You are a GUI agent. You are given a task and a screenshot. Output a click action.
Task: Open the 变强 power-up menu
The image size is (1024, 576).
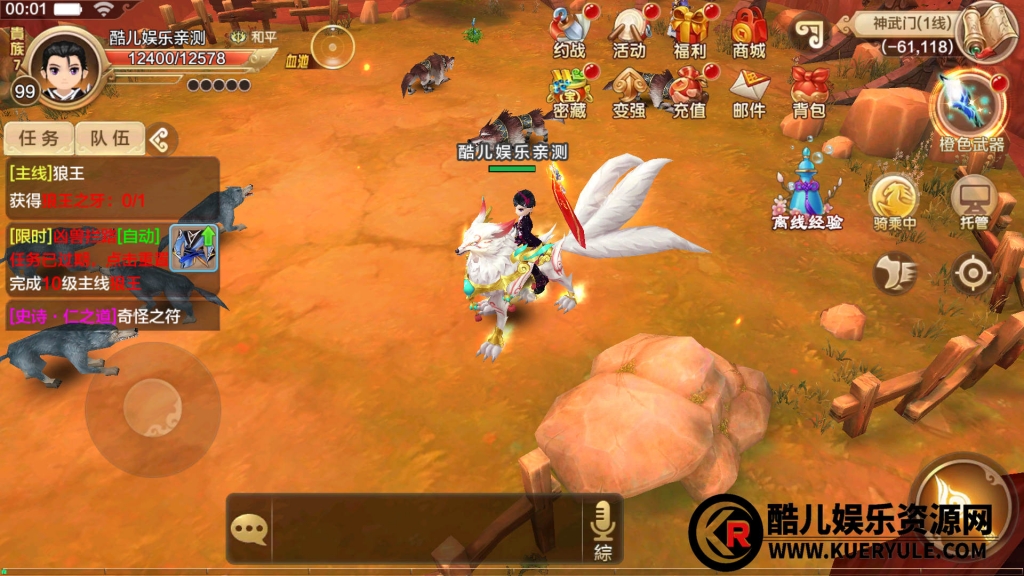629,91
